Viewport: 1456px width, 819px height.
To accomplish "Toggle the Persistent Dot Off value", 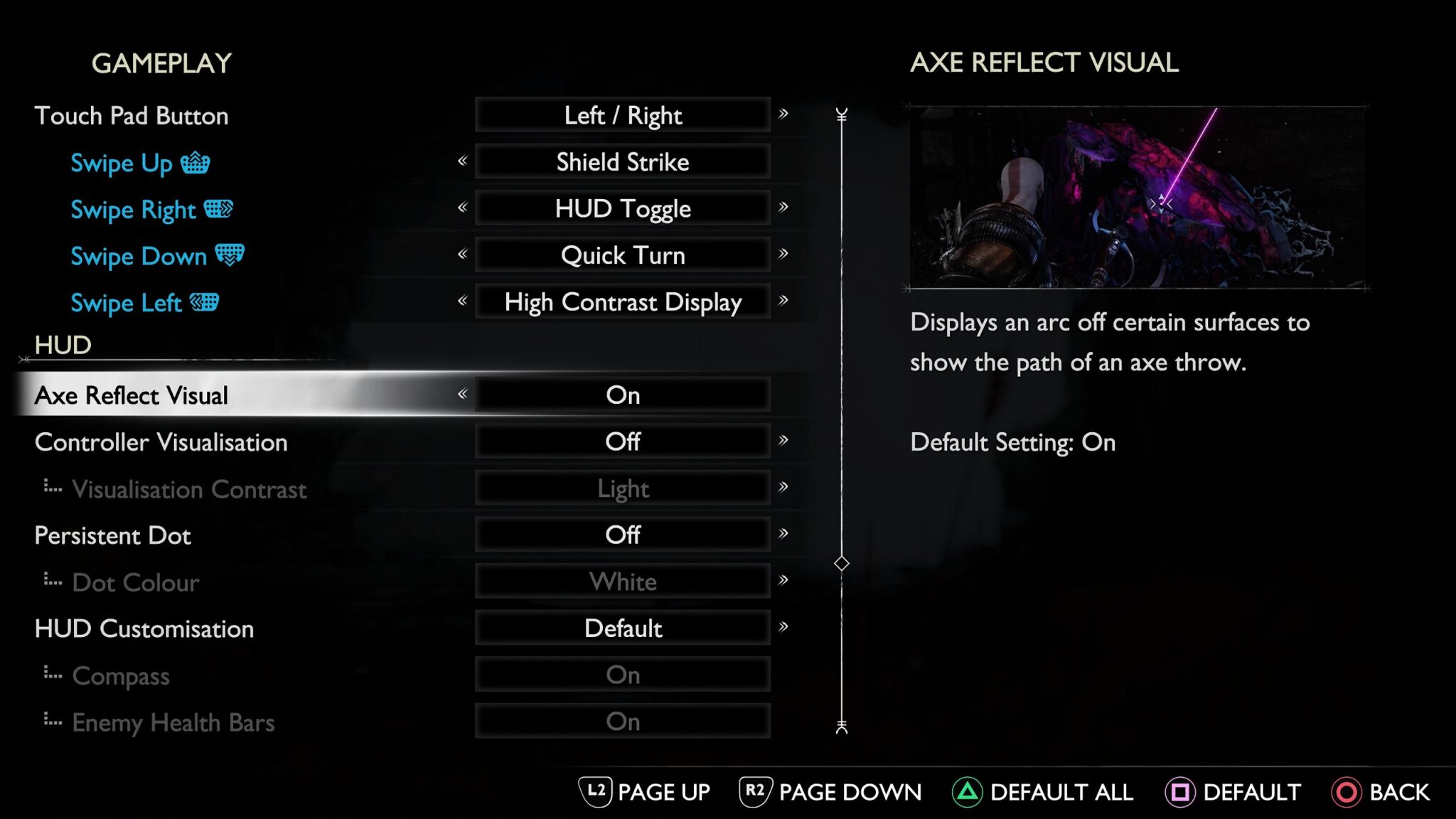I will tap(622, 535).
